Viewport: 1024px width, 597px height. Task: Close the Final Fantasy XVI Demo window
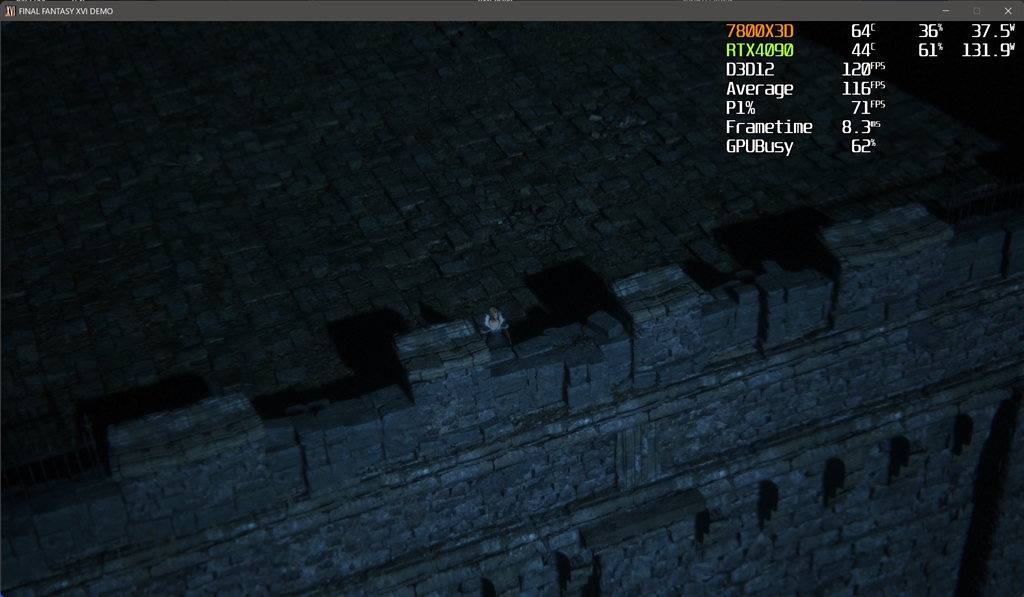[x=1007, y=11]
